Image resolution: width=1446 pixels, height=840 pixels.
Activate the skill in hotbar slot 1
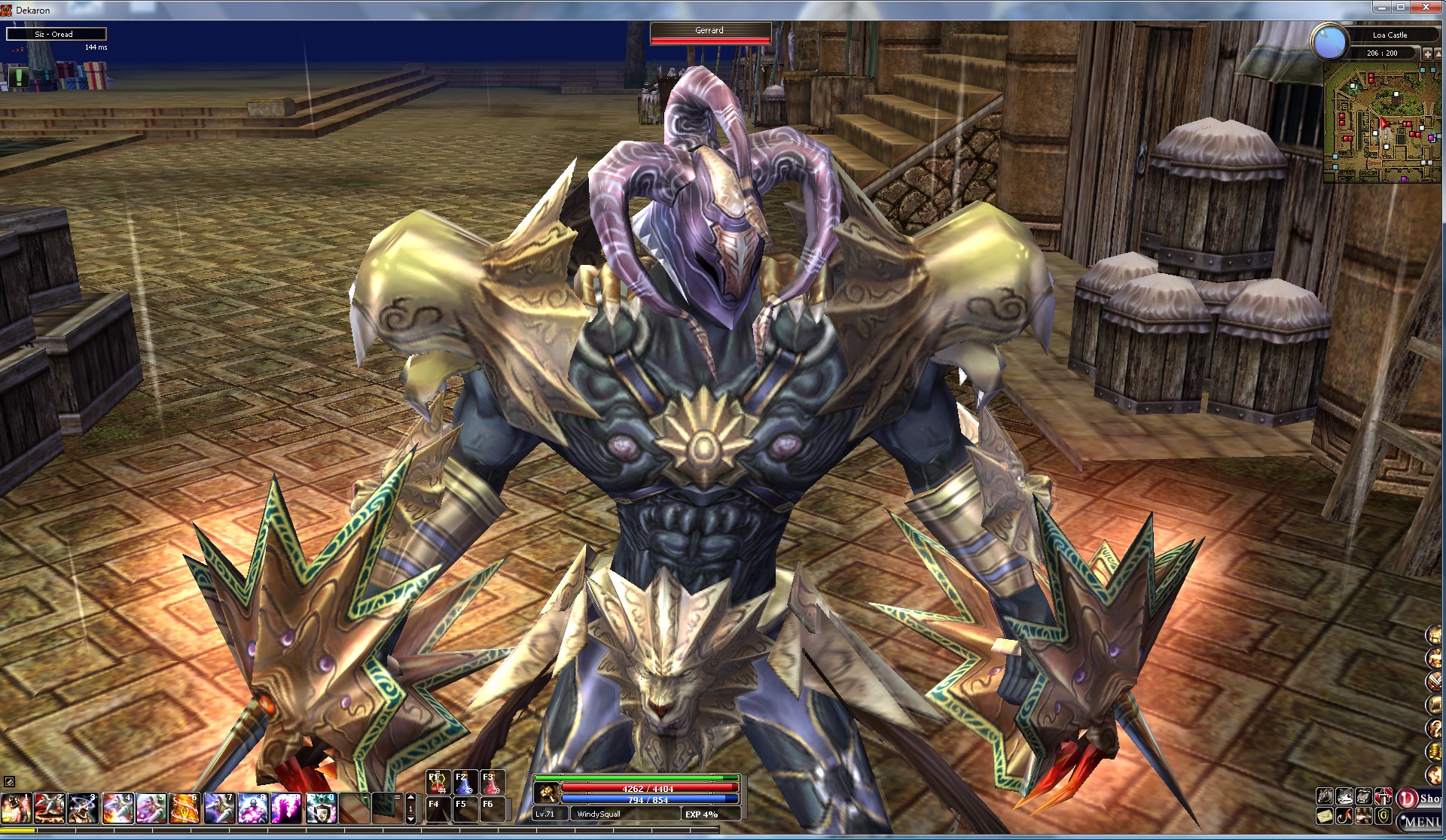point(16,808)
